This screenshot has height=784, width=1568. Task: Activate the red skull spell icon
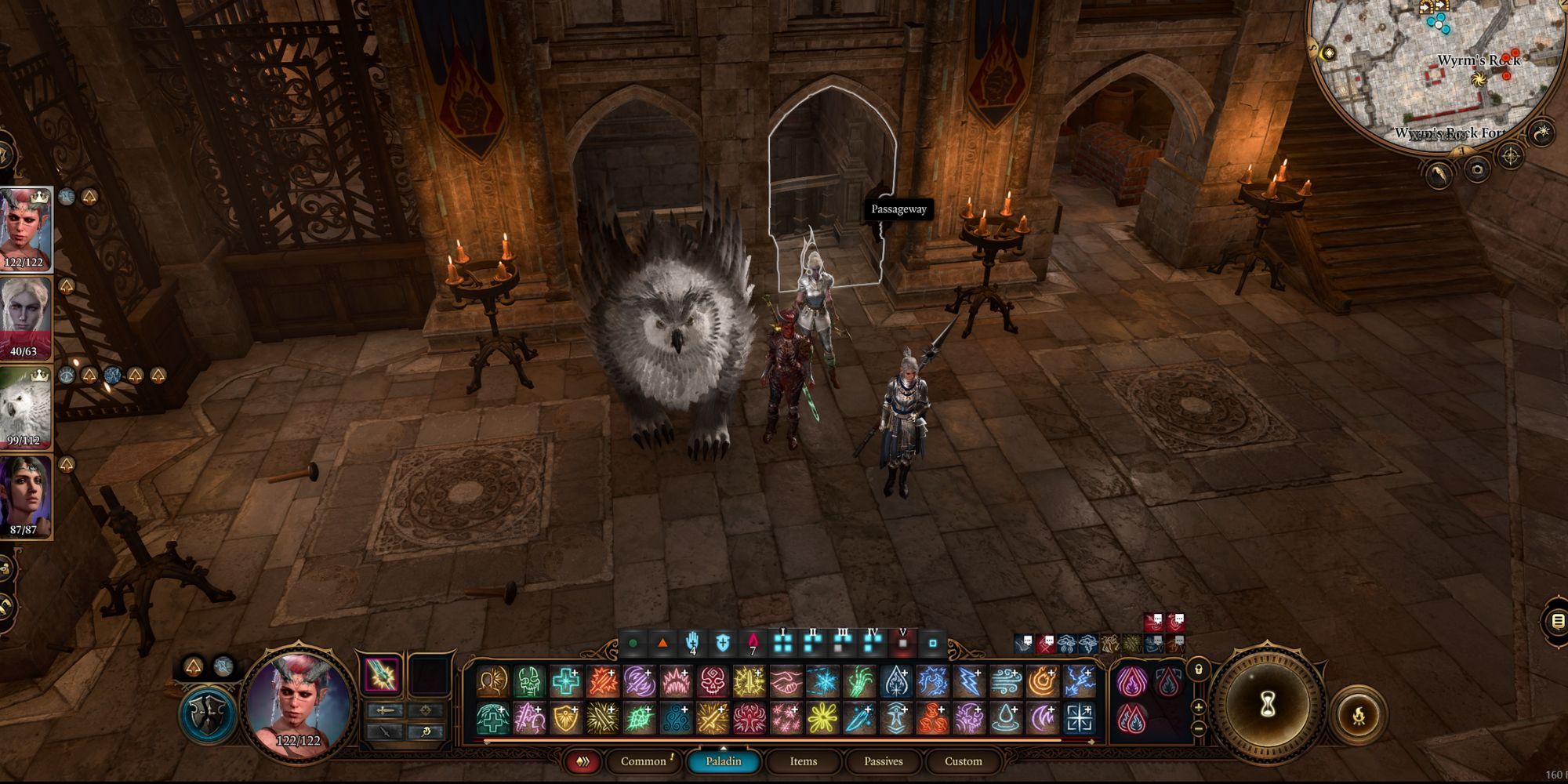click(713, 681)
